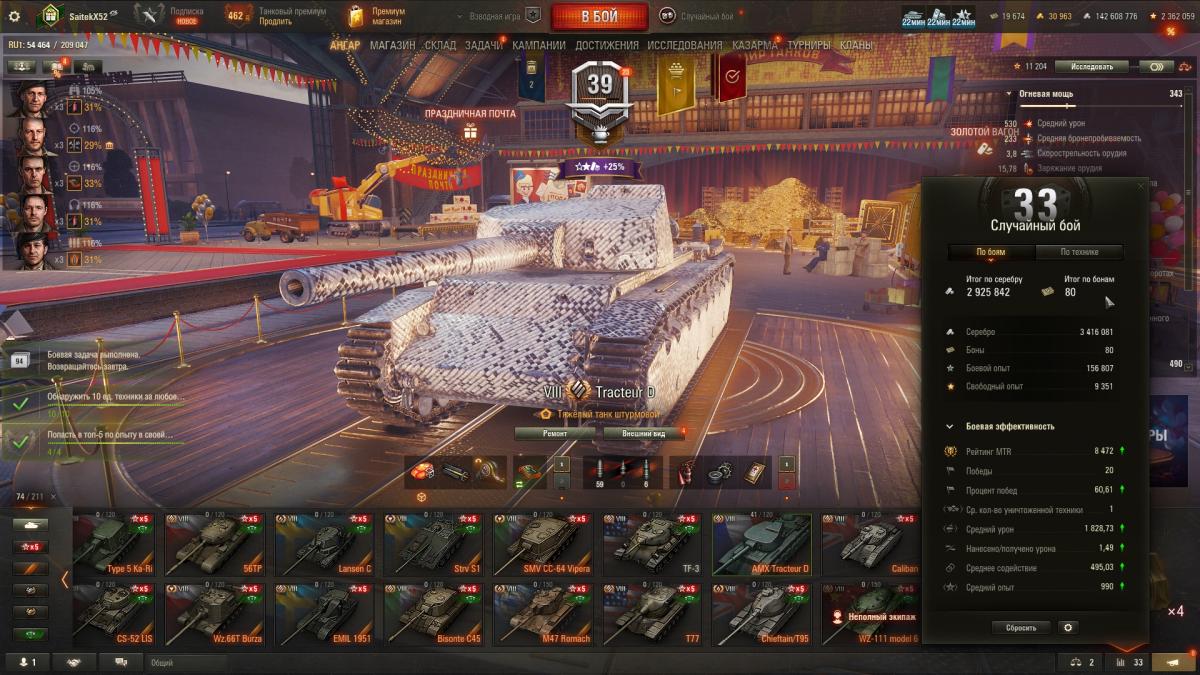The image size is (1200, 675).
Task: Click the Ремонт button
Action: click(555, 433)
